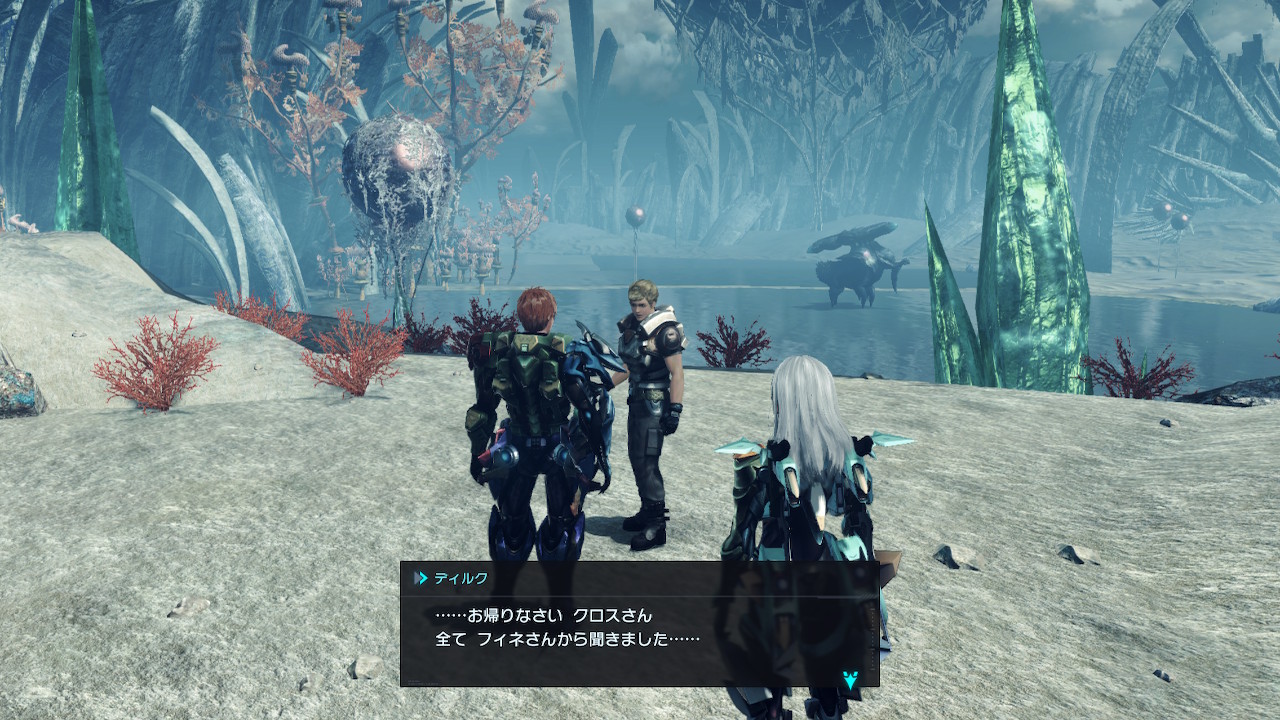The height and width of the screenshot is (720, 1280).
Task: Advance dialogue with the cyan continue arrow
Action: point(849,680)
